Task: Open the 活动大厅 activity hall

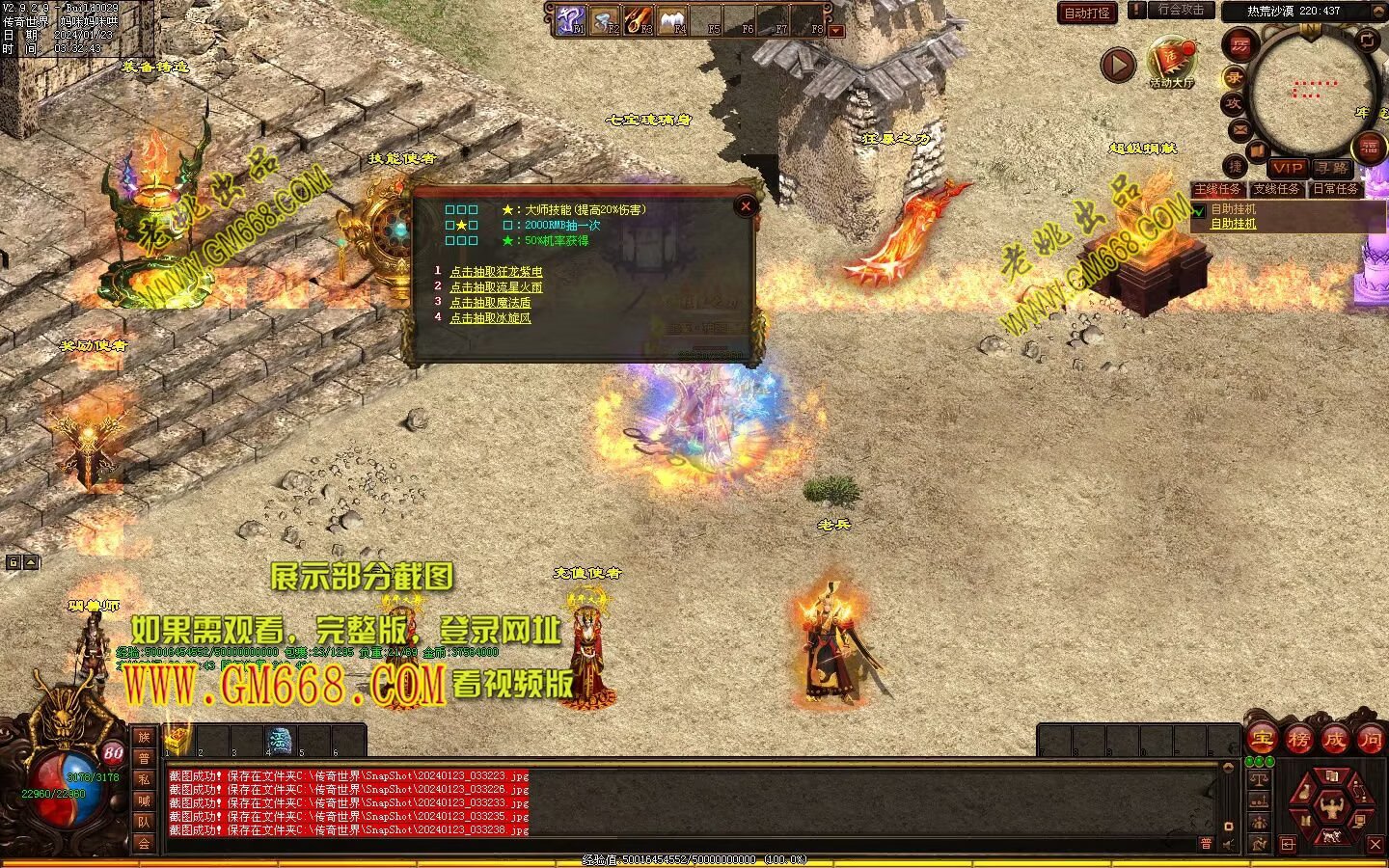Action: (1171, 64)
